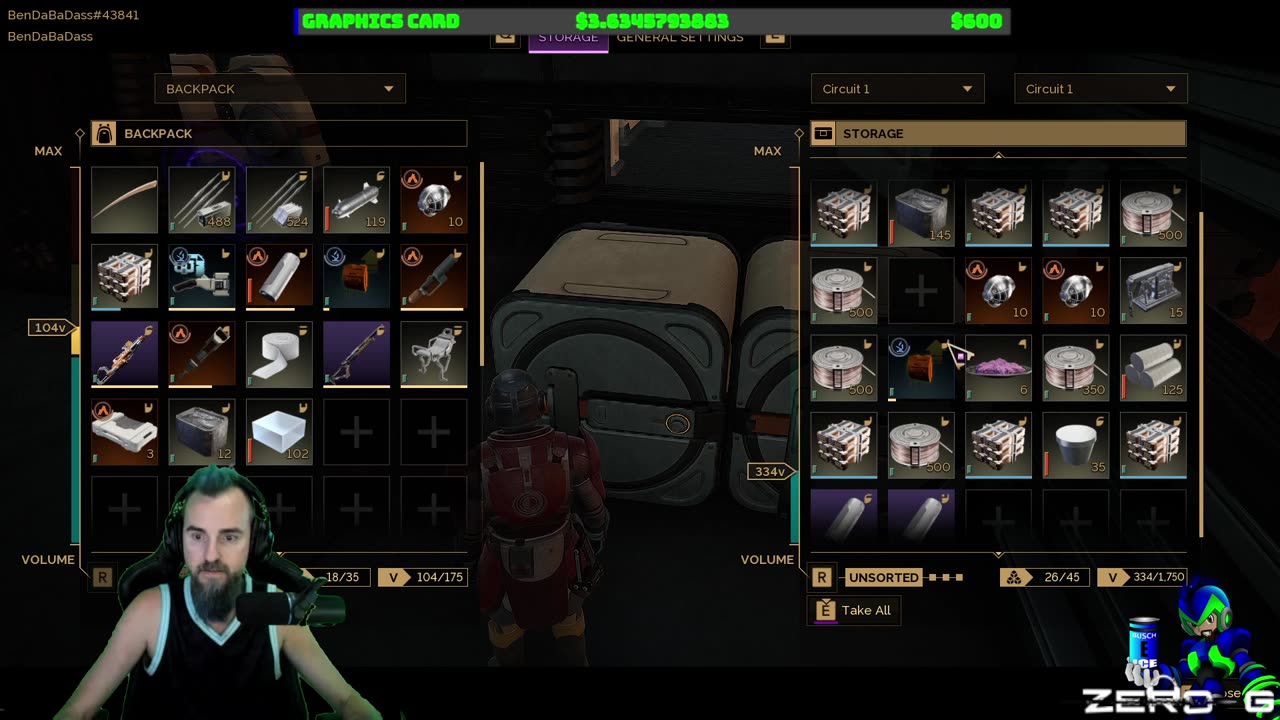This screenshot has width=1280, height=720.
Task: Toggle the Unsorted sorting option
Action: point(883,577)
